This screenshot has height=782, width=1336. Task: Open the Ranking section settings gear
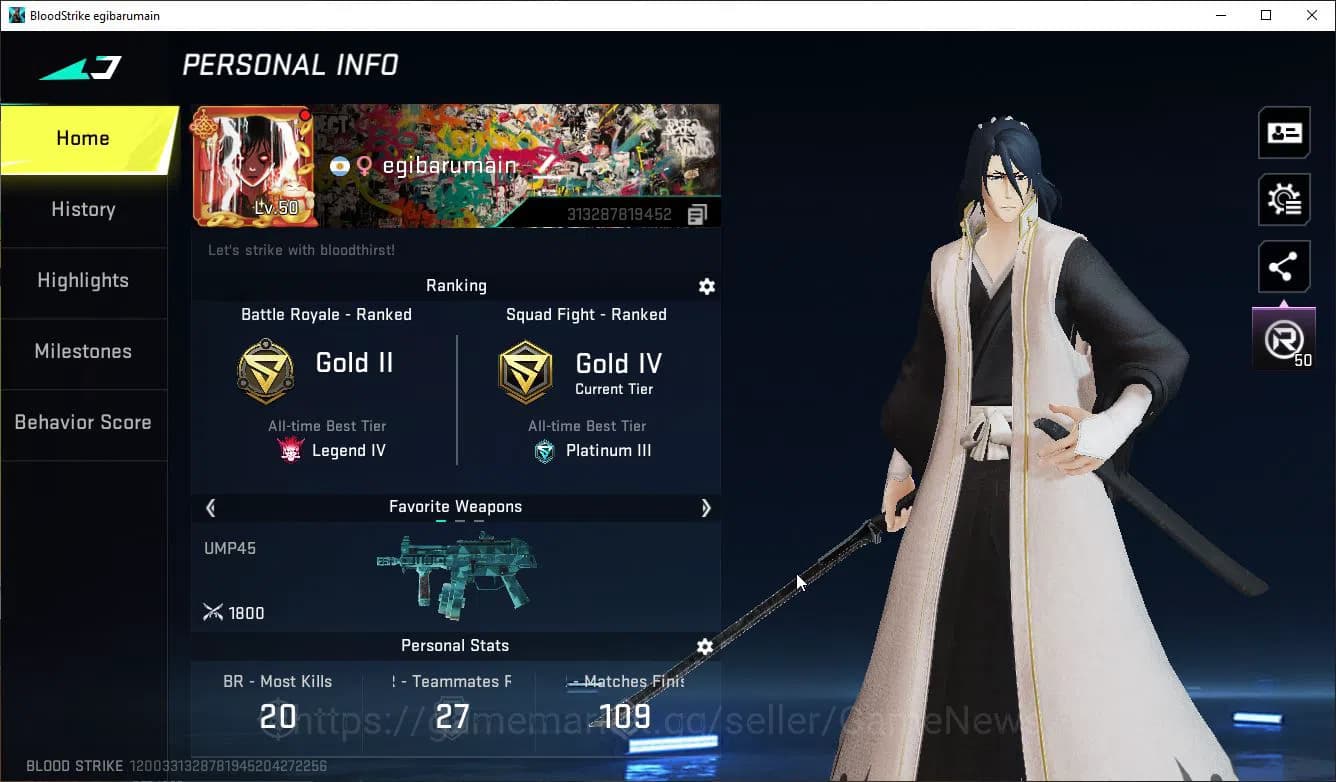click(x=707, y=287)
